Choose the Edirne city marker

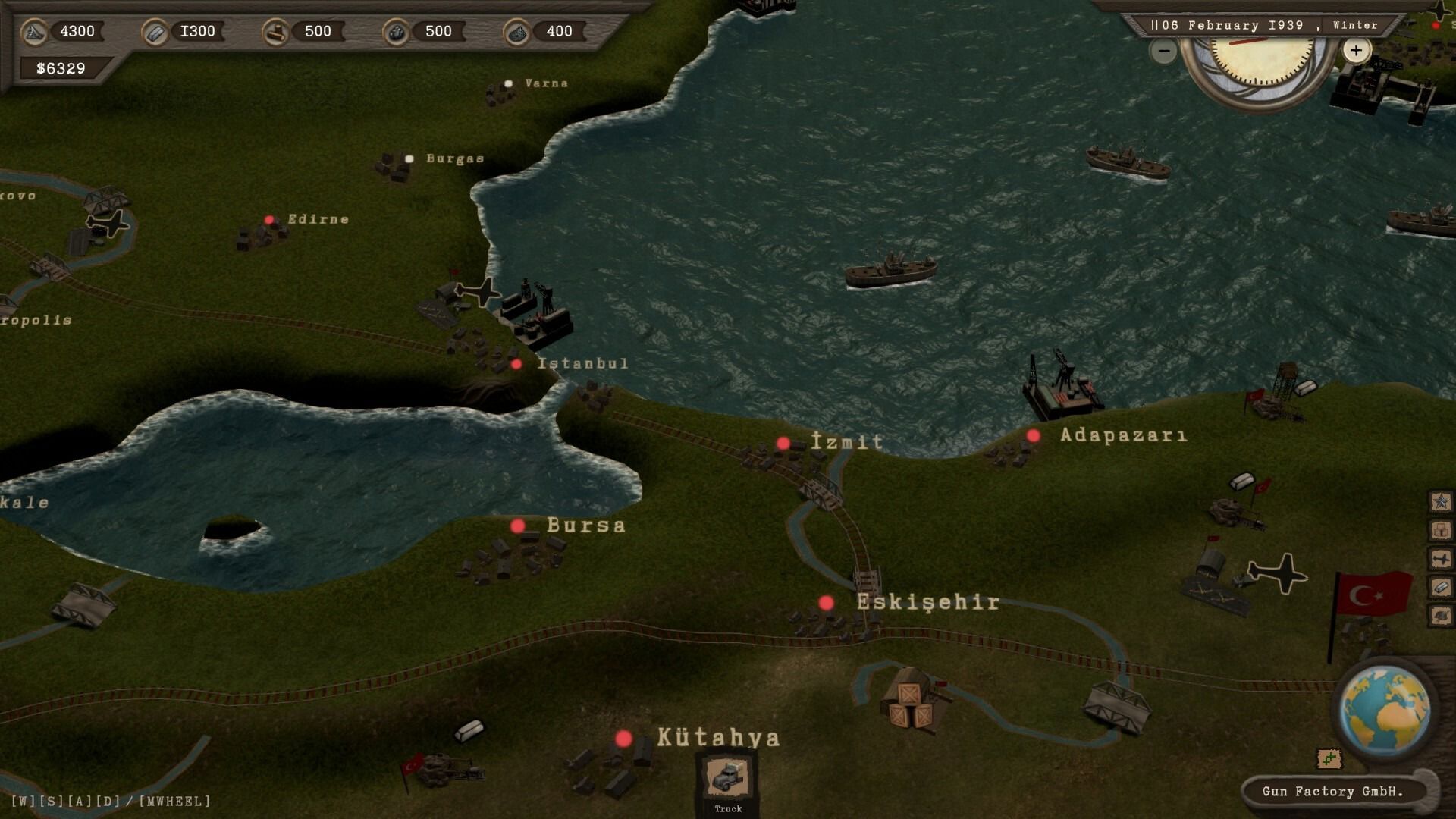(x=269, y=220)
